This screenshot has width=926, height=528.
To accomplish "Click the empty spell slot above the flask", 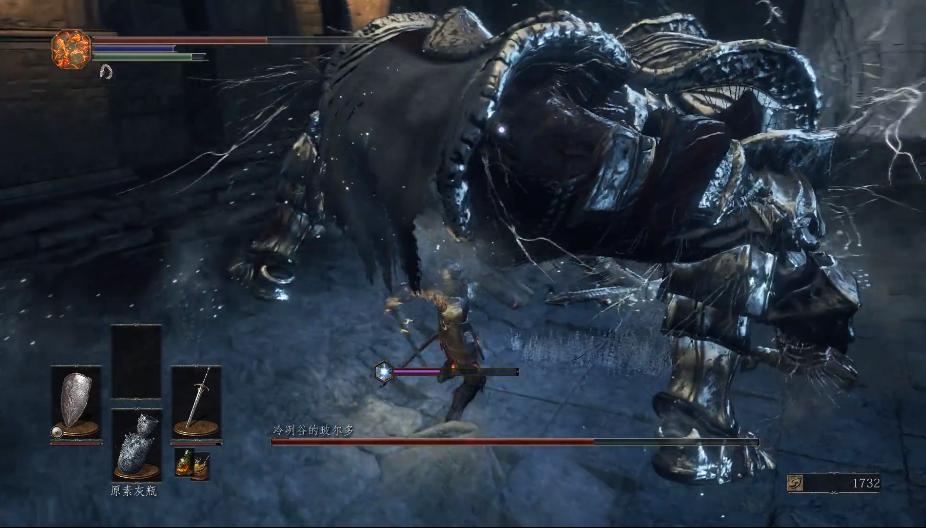I will [x=136, y=361].
